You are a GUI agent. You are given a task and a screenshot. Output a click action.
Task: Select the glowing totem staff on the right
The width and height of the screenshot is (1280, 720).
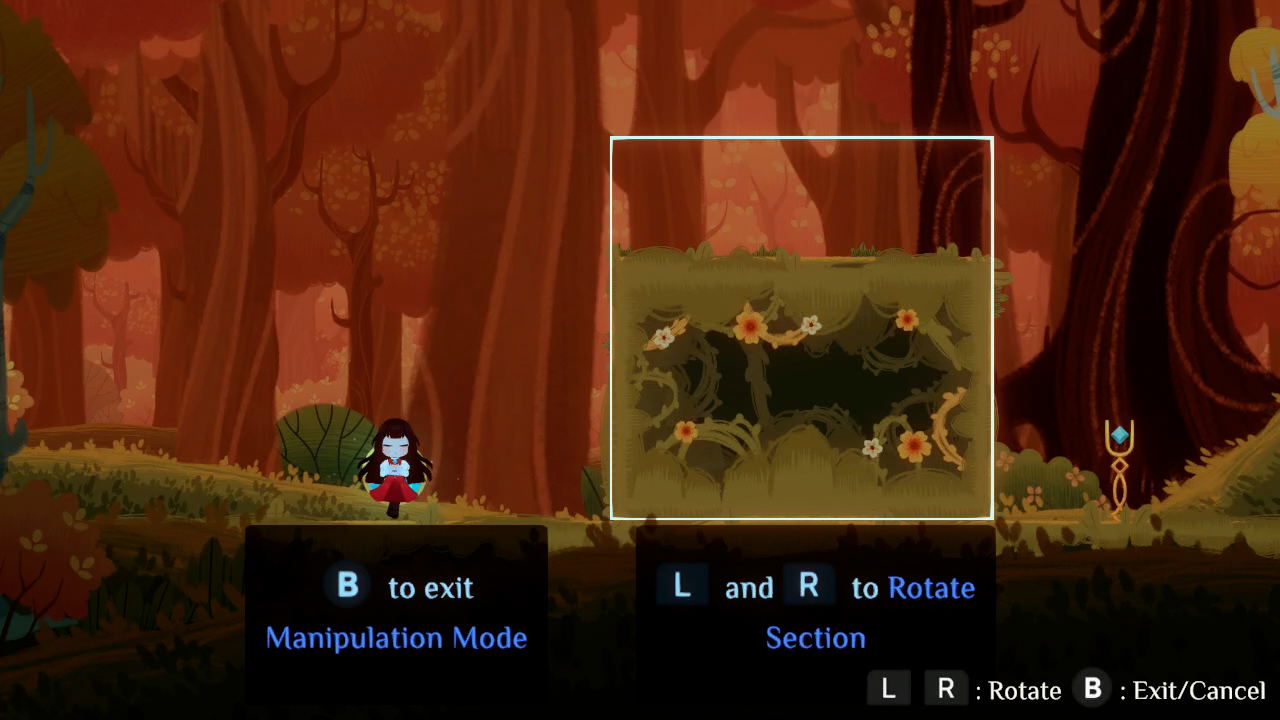tap(1118, 470)
